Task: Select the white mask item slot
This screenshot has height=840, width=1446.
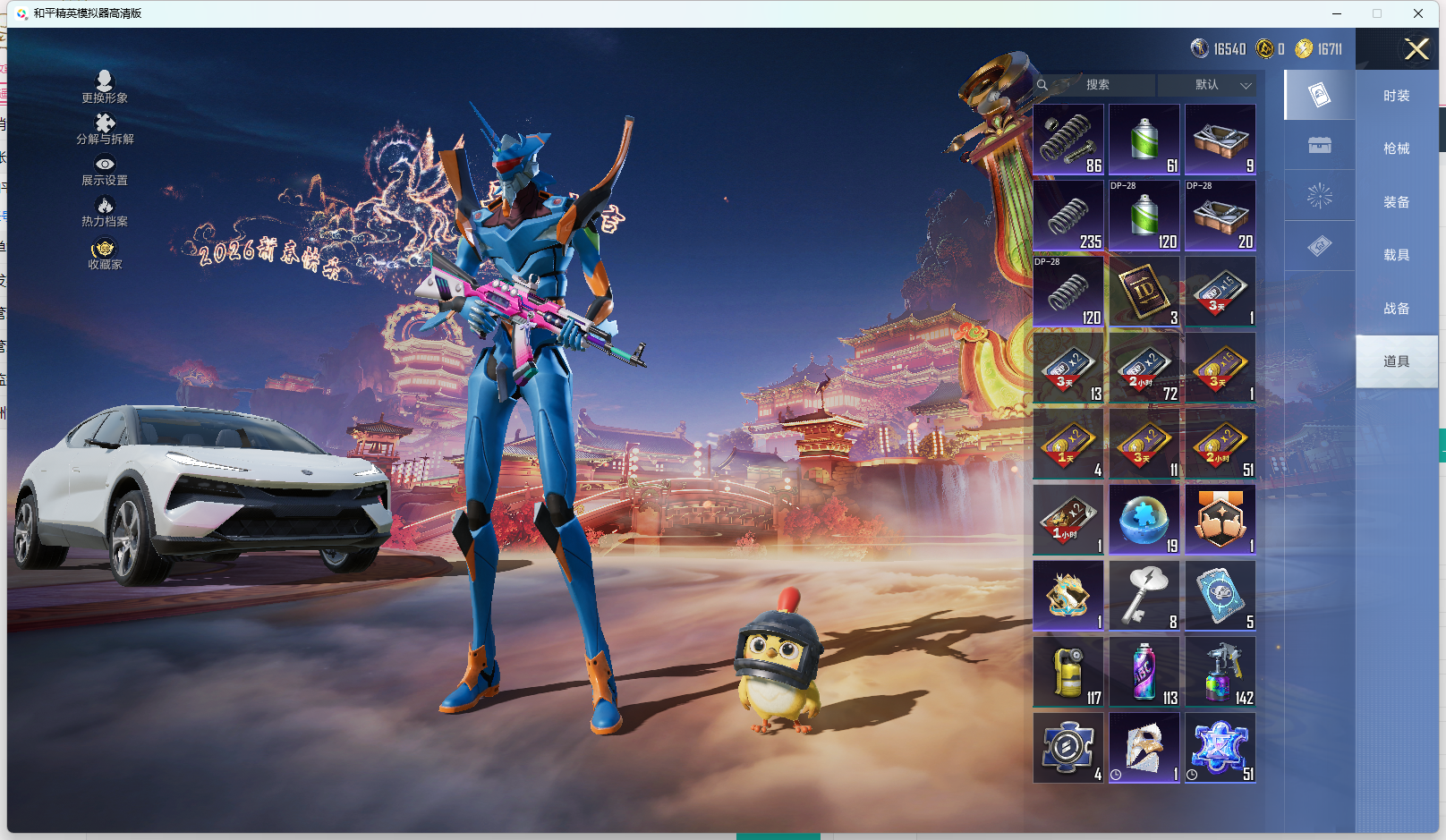Action: point(1144,748)
